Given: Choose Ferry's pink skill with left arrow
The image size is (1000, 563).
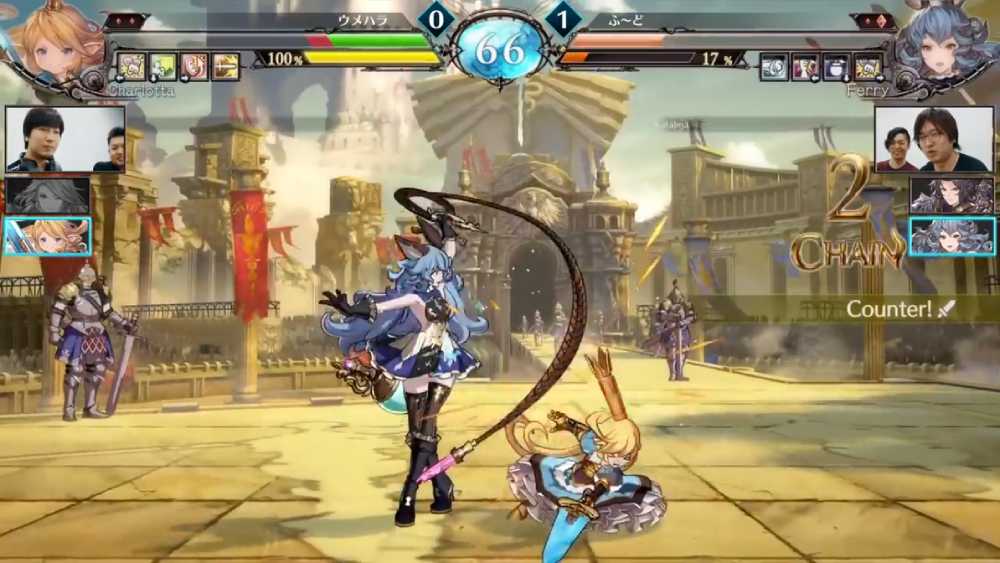Looking at the screenshot, I should [804, 66].
